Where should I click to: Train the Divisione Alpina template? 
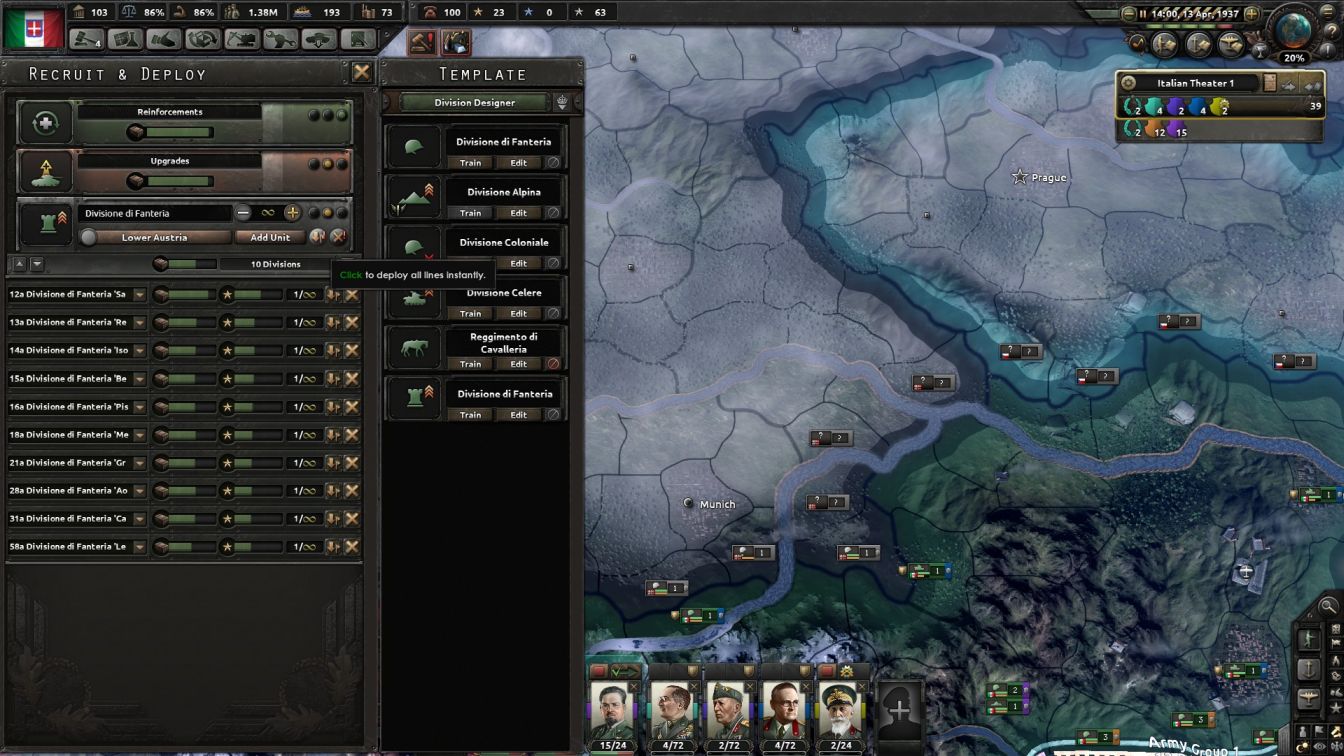pyautogui.click(x=470, y=212)
